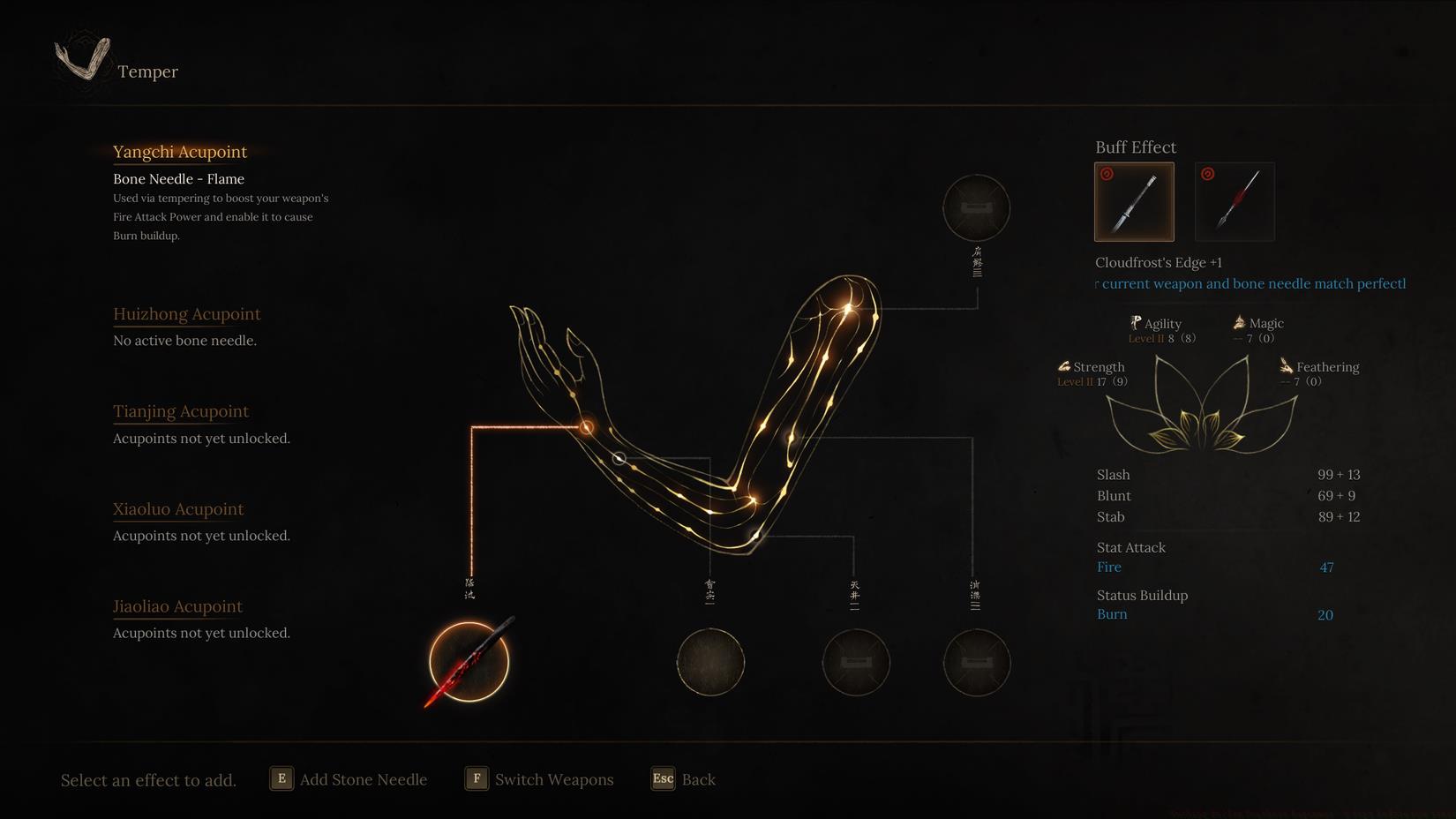Pick the Jiaoliao Acupoint entry
Viewport: 1456px width, 819px height.
pyautogui.click(x=177, y=606)
